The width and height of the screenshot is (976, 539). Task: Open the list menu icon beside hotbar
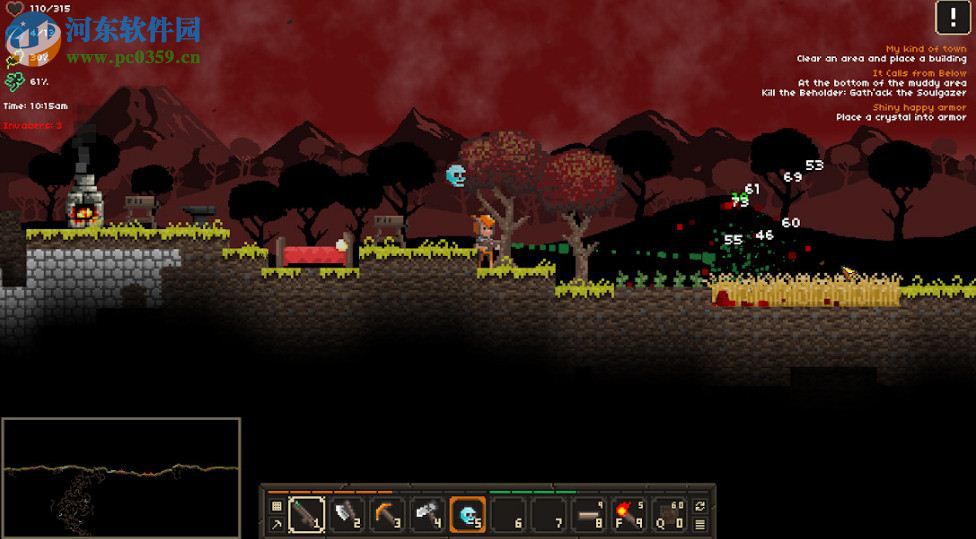[x=700, y=523]
